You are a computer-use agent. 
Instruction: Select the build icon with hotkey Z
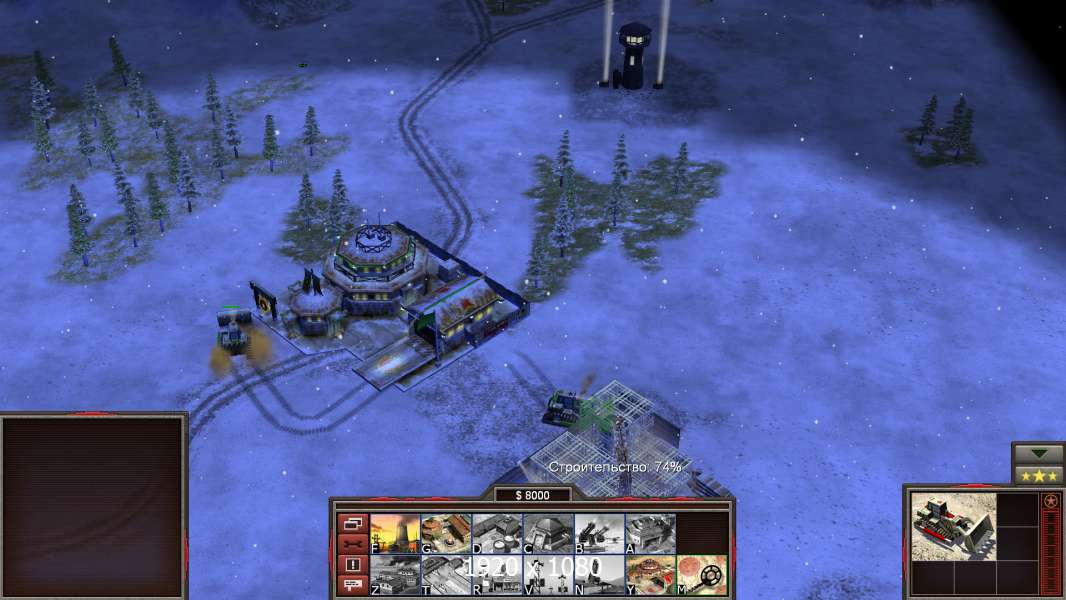tap(395, 575)
